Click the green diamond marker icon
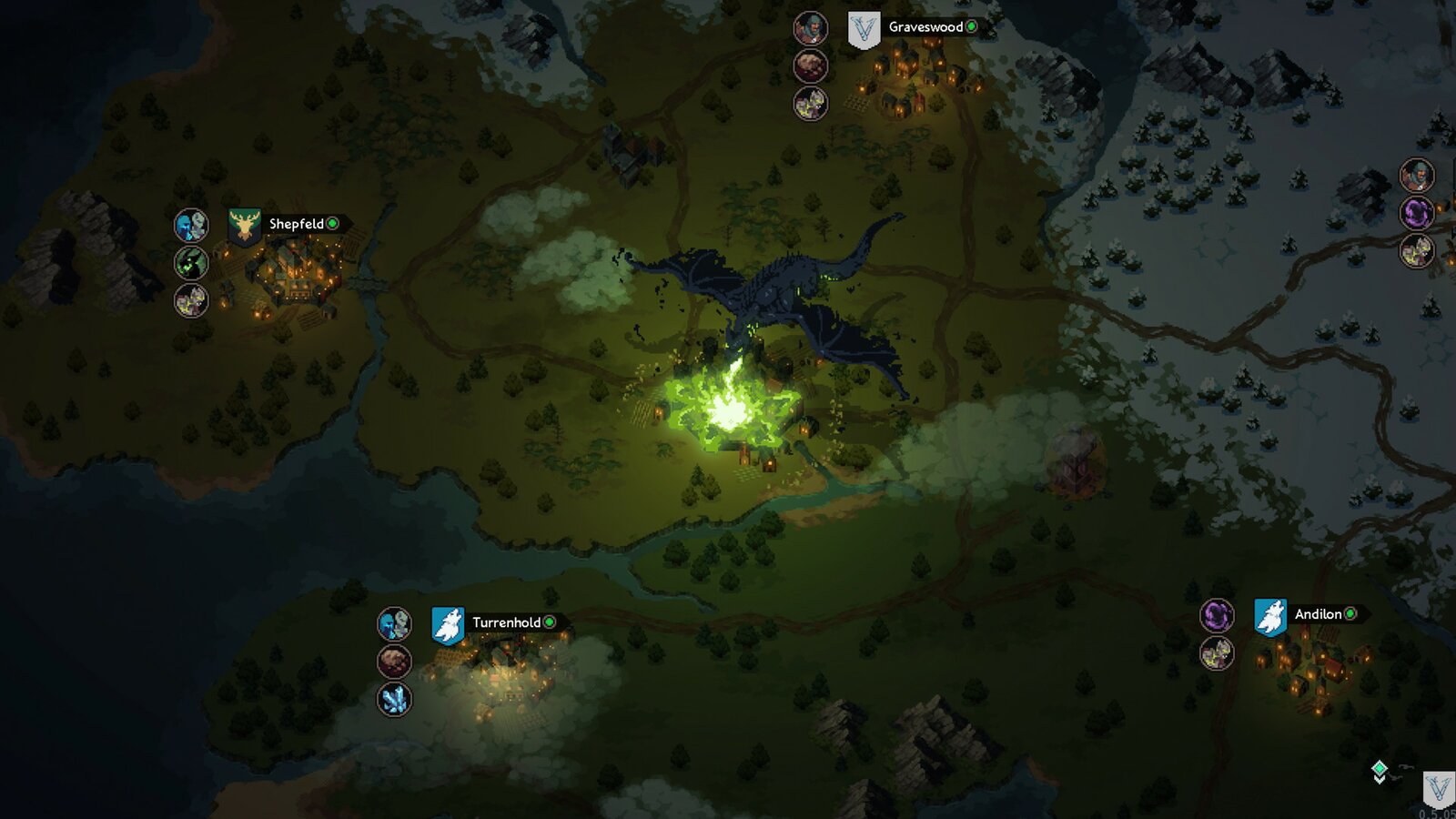This screenshot has width=1456, height=819. [1380, 771]
